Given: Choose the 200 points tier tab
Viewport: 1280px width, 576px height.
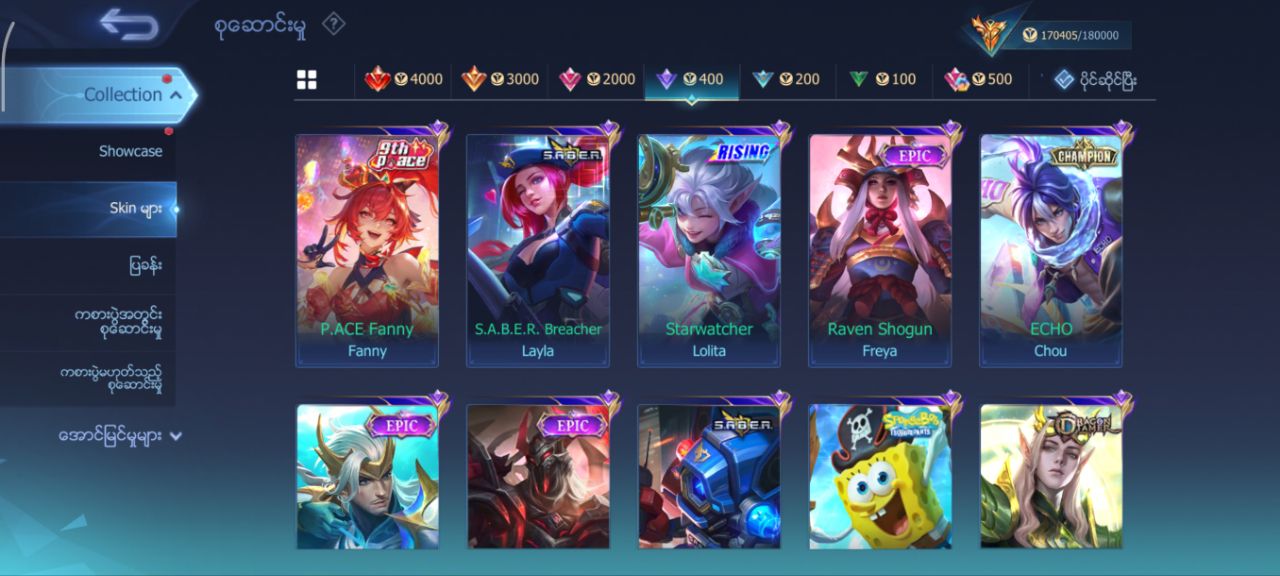Looking at the screenshot, I should pyautogui.click(x=786, y=79).
